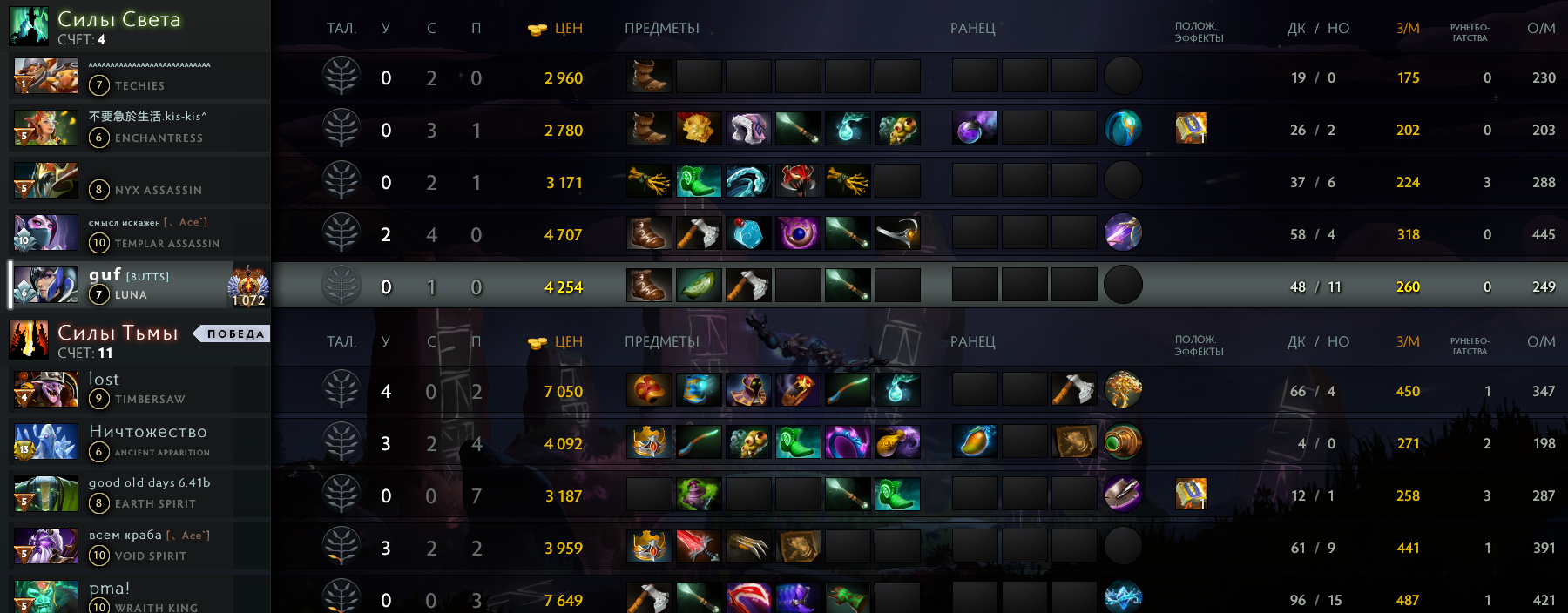
Task: Inspect Earth Spirit's status effect scroll icon
Action: click(1191, 495)
